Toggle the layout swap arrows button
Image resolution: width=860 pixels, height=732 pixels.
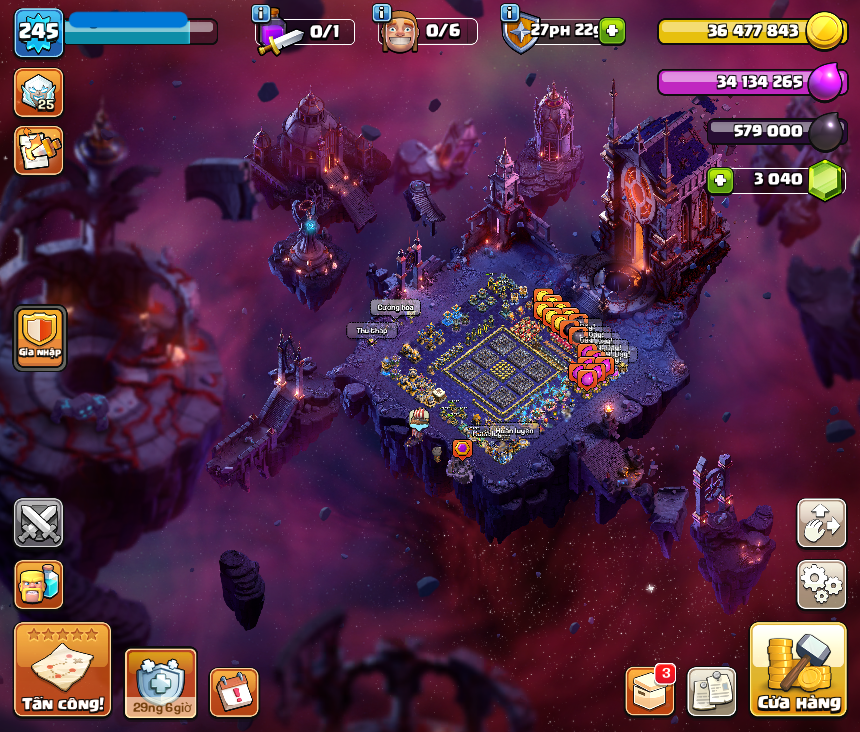[821, 523]
